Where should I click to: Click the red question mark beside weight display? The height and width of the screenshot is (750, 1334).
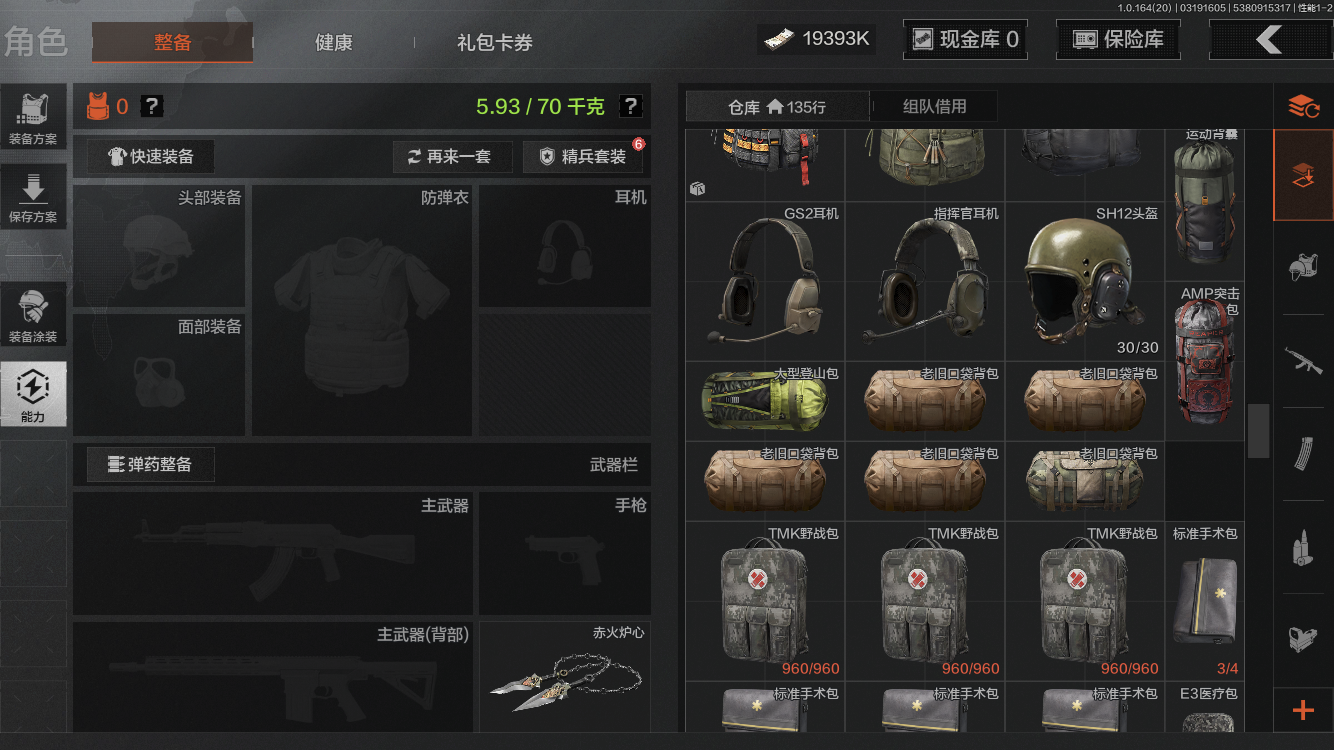(x=633, y=105)
